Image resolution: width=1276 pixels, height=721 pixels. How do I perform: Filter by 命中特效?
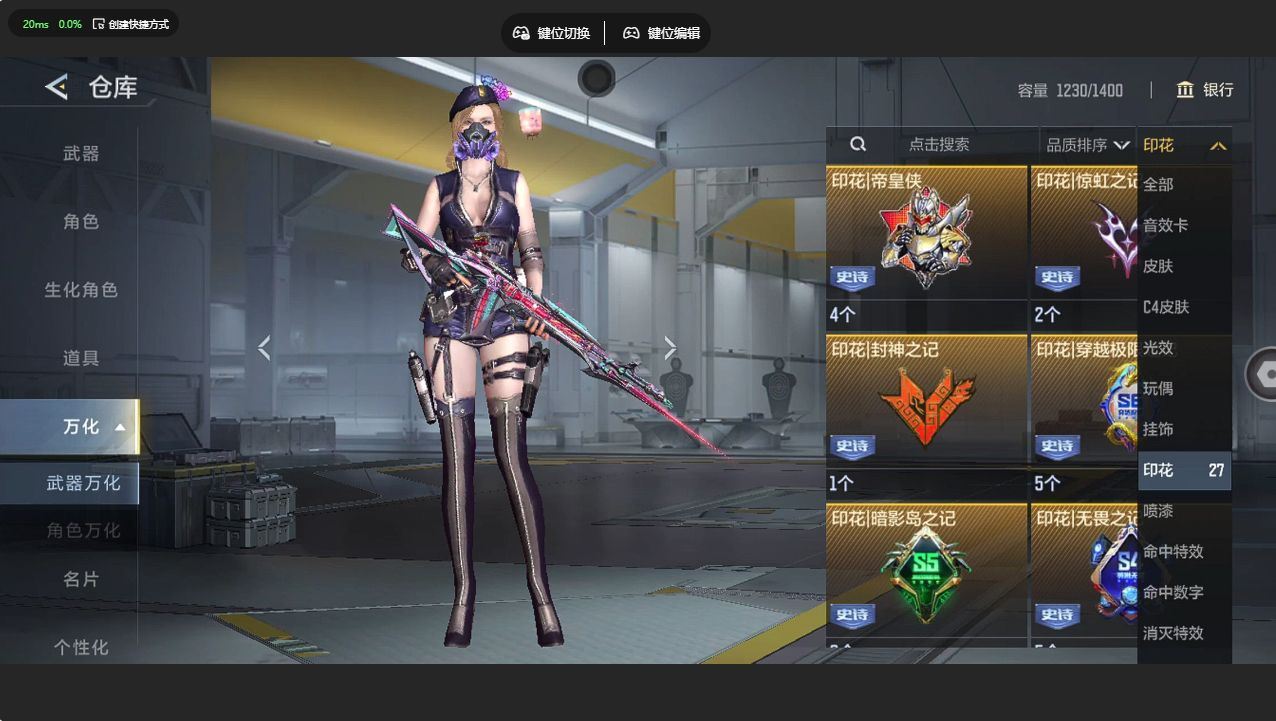1173,552
